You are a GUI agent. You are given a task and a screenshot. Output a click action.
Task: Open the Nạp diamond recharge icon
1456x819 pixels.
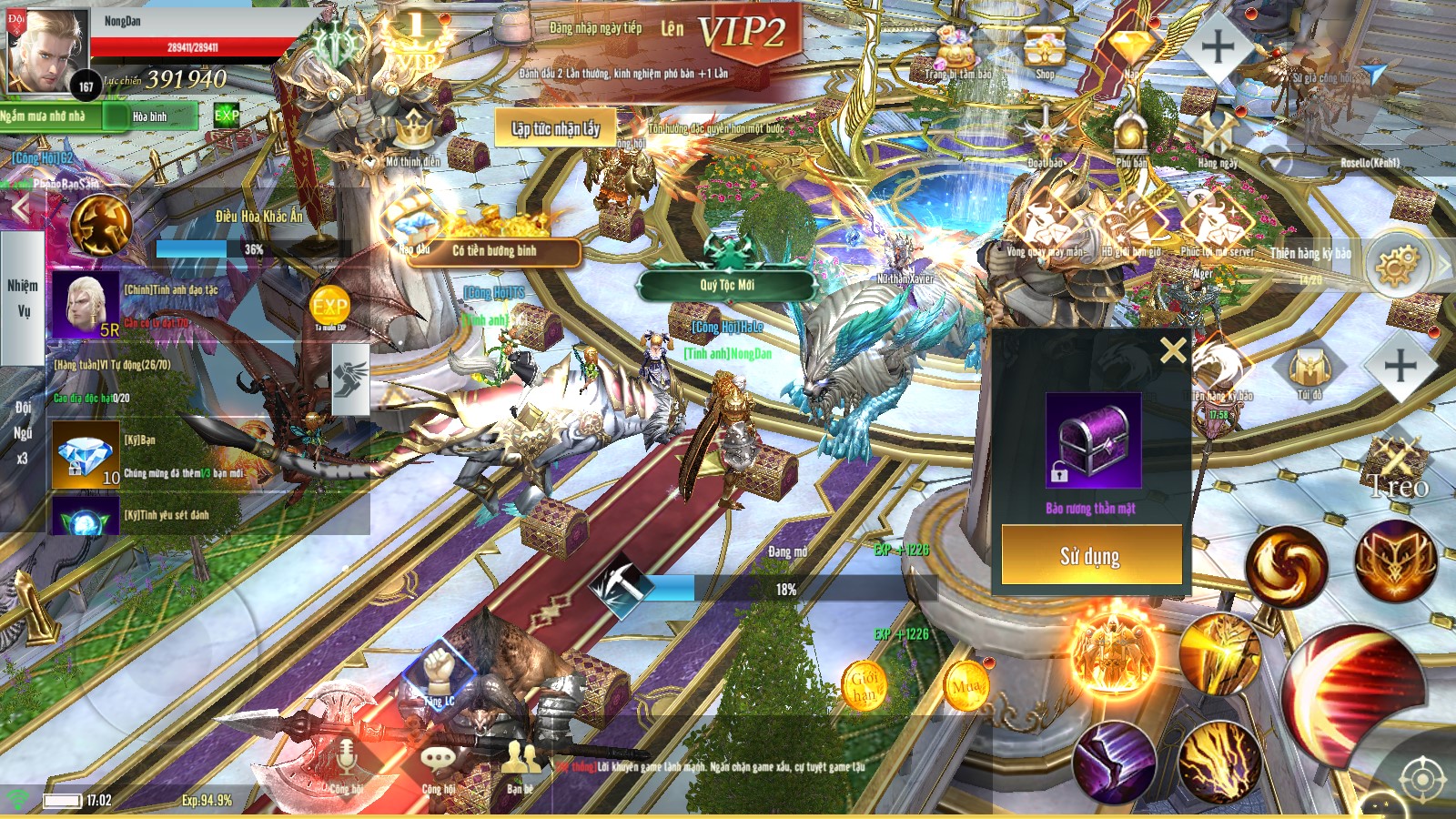(1130, 45)
